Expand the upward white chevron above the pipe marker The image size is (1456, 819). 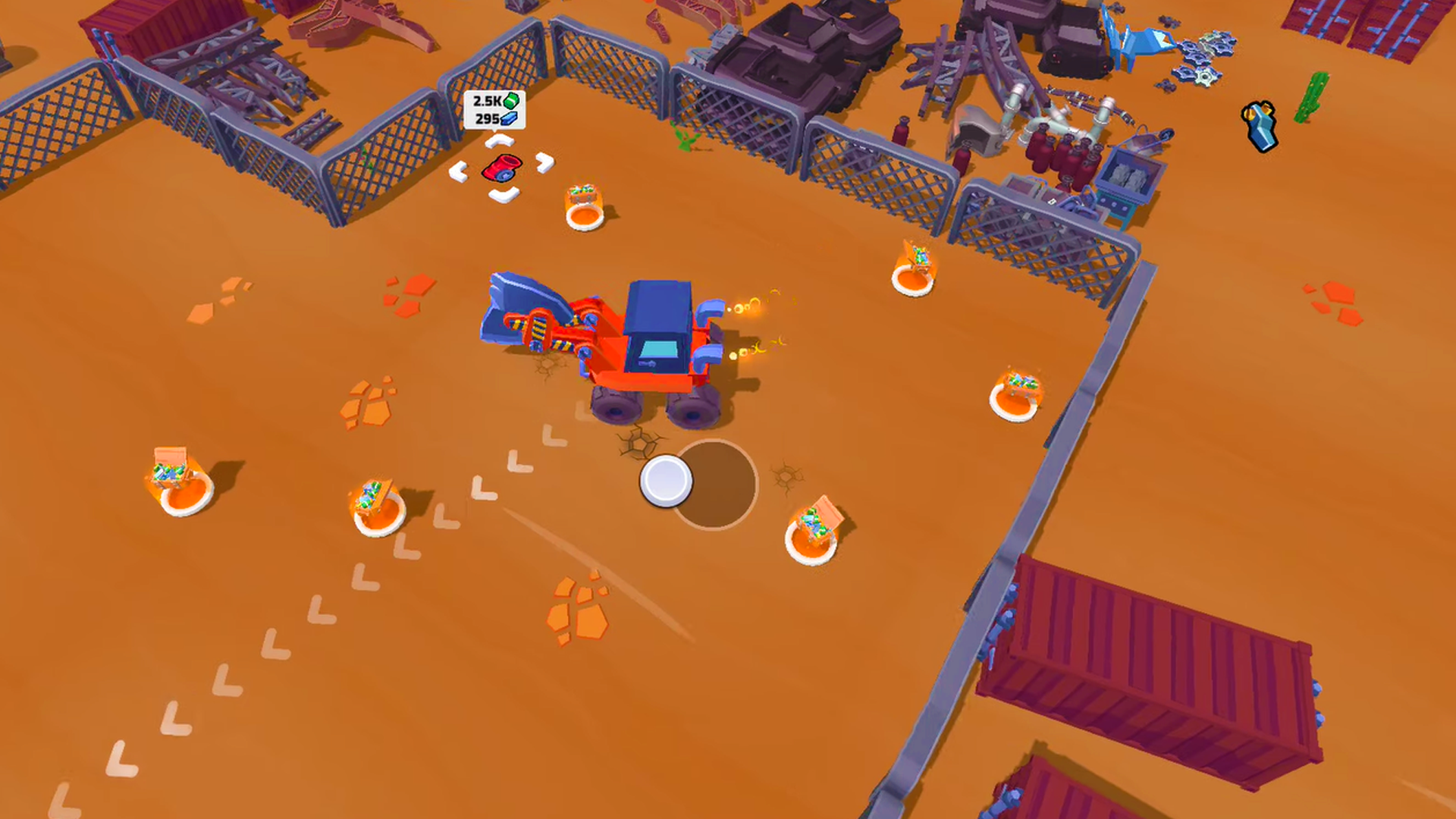coord(500,140)
